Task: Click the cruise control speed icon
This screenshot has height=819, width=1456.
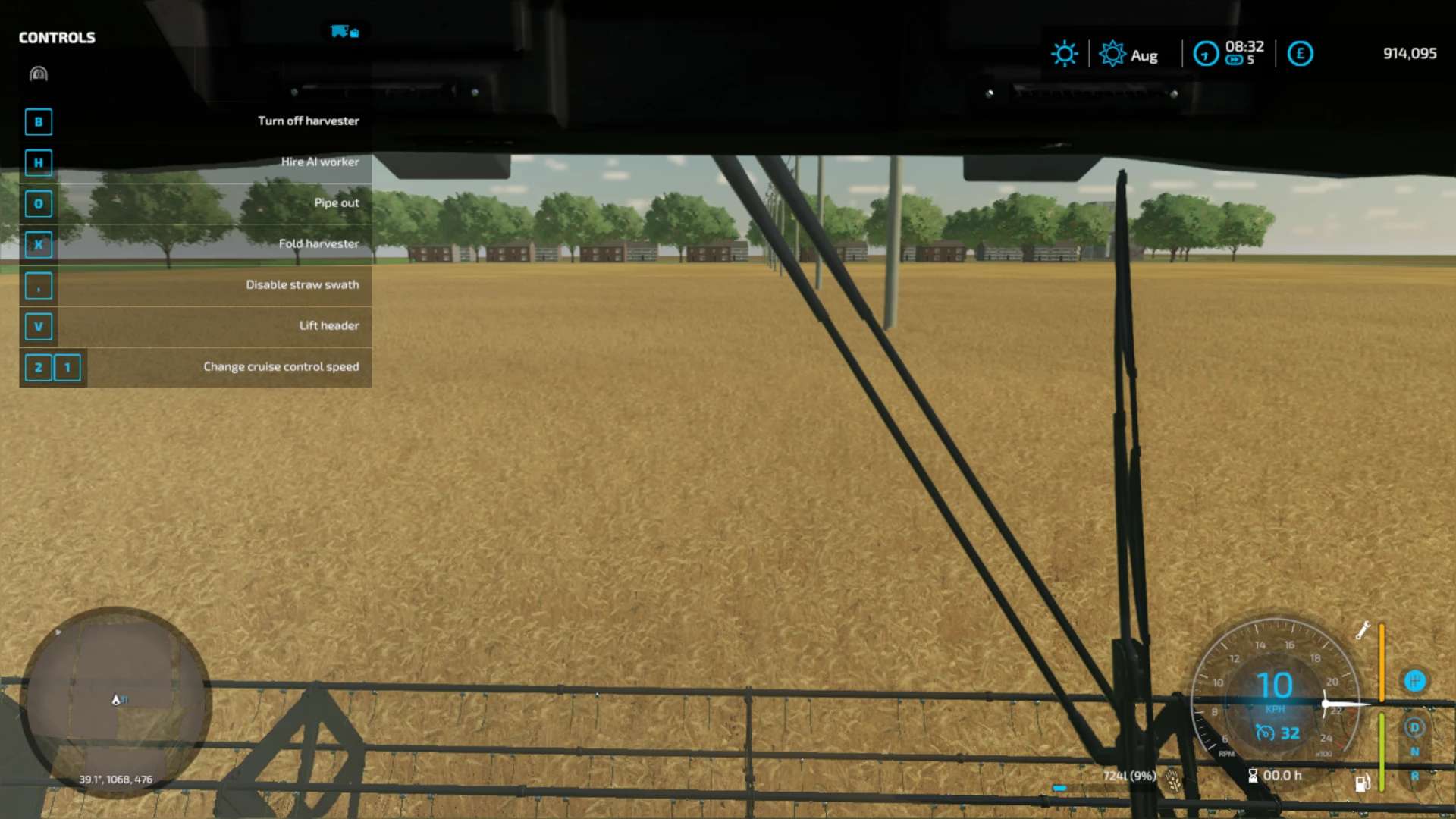Action: 1265,733
